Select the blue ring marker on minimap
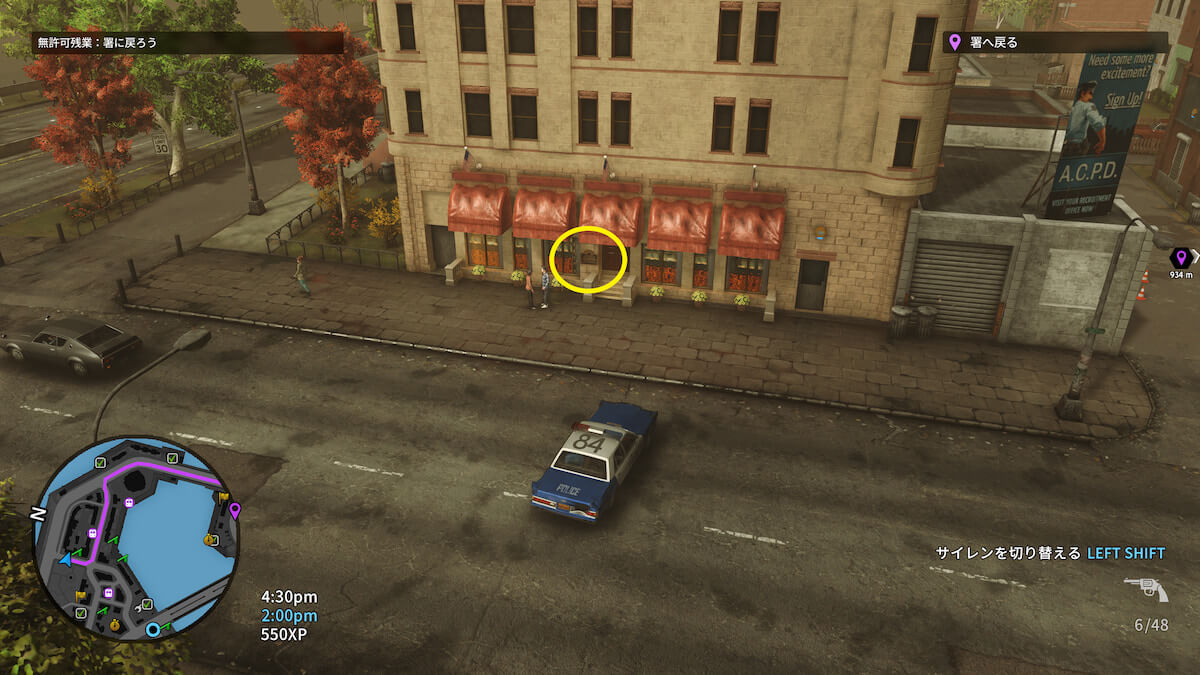Screen dimensions: 1200x675 point(153,630)
